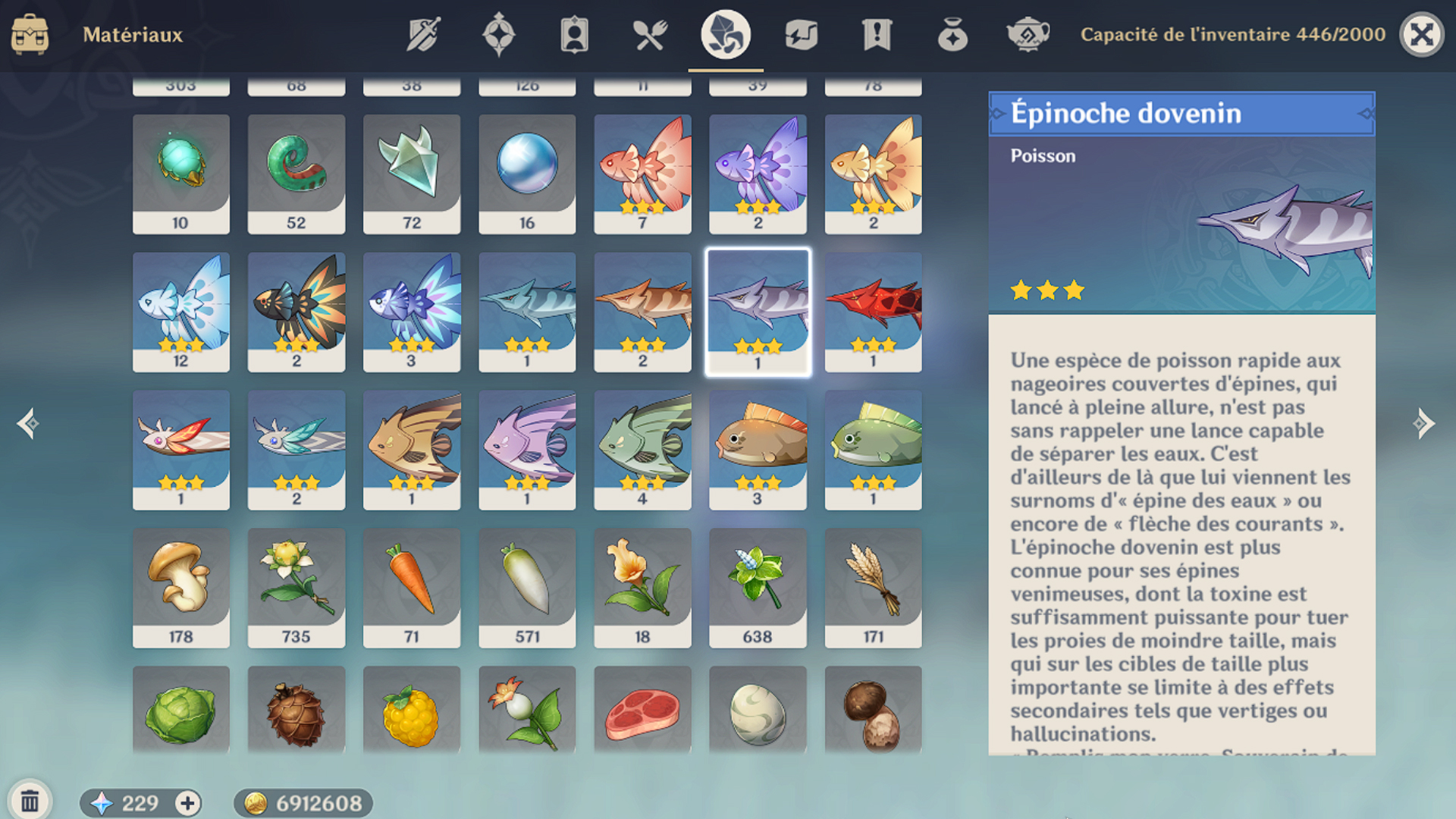Open the Food tab with crossed spoon and fork
The image size is (1456, 819).
[x=651, y=34]
